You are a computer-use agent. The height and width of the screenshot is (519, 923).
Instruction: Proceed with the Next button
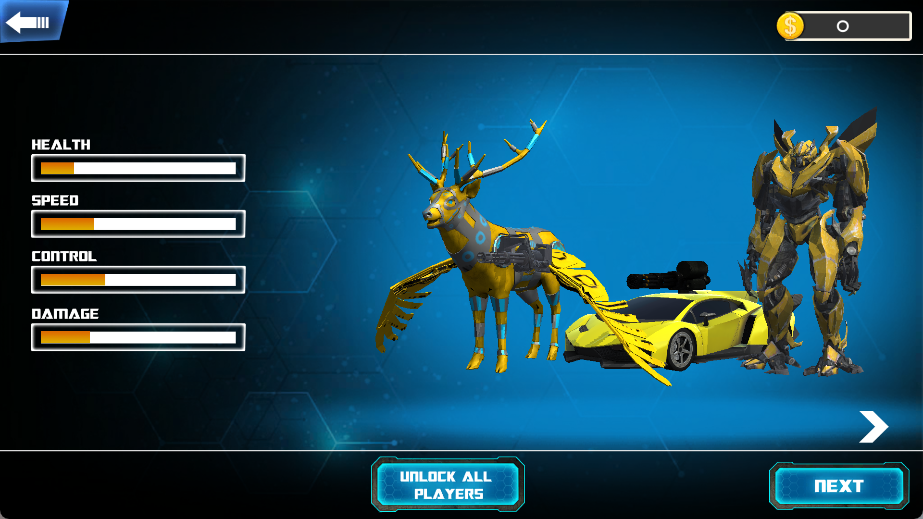coord(838,486)
